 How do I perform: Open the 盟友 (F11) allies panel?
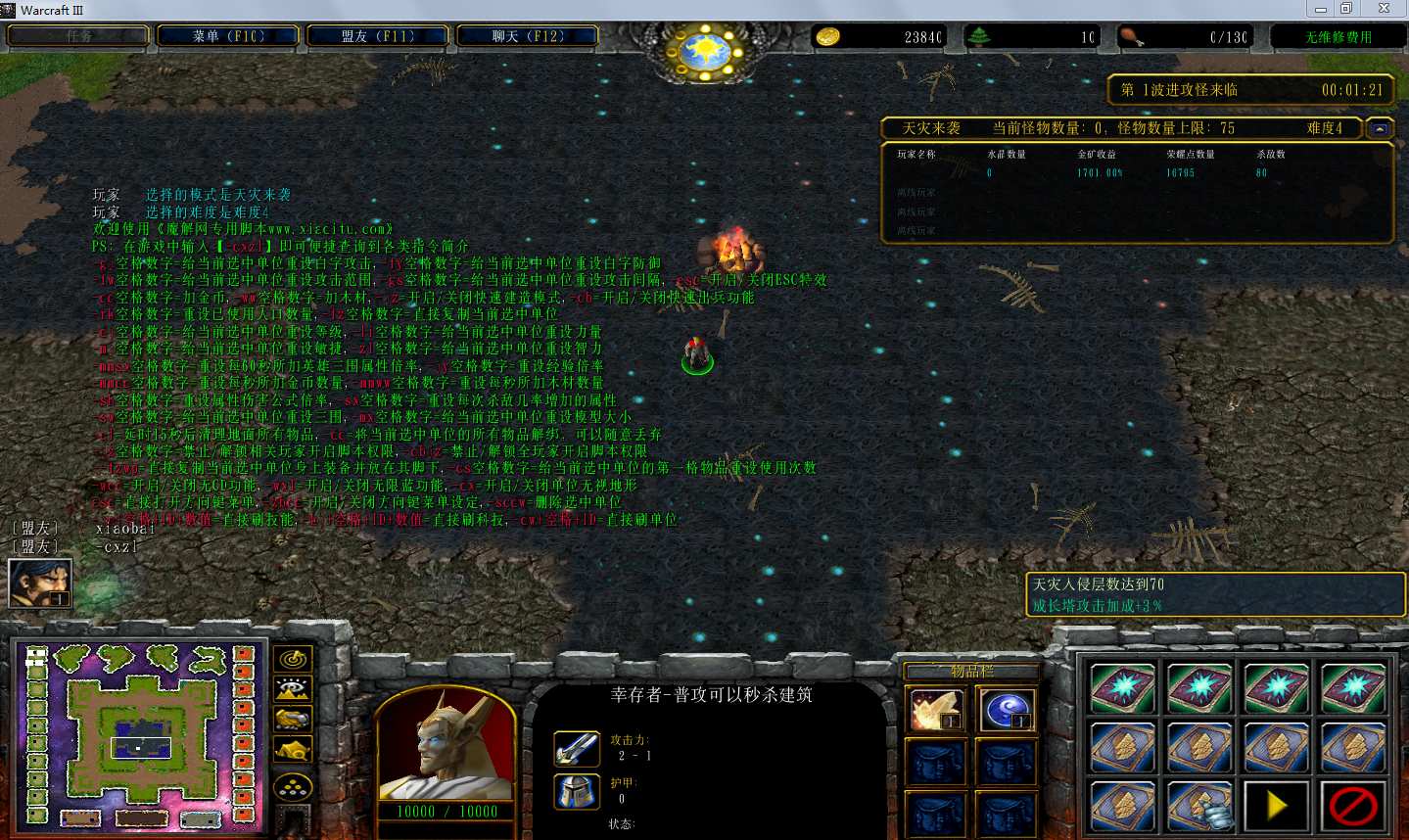pyautogui.click(x=378, y=36)
